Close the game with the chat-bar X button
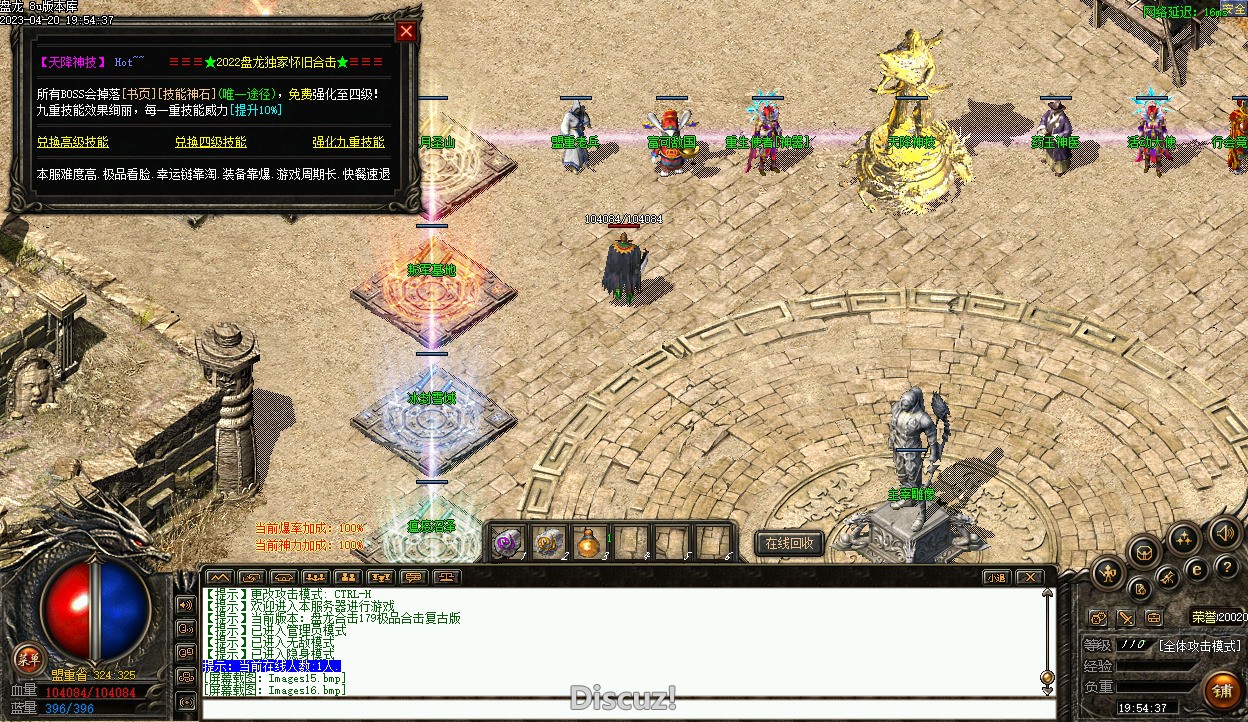 click(x=1028, y=577)
